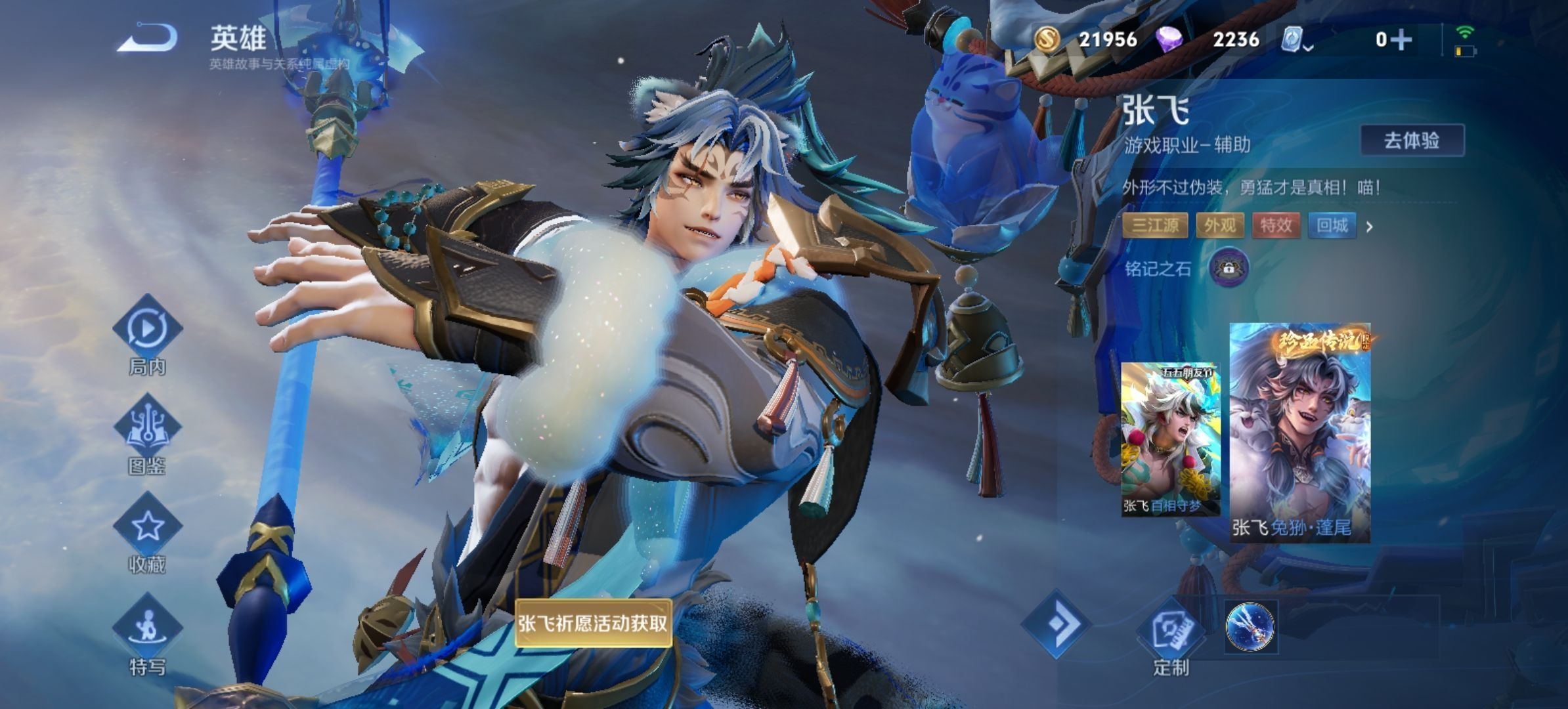Open the 定制 customization option

coord(1172,634)
